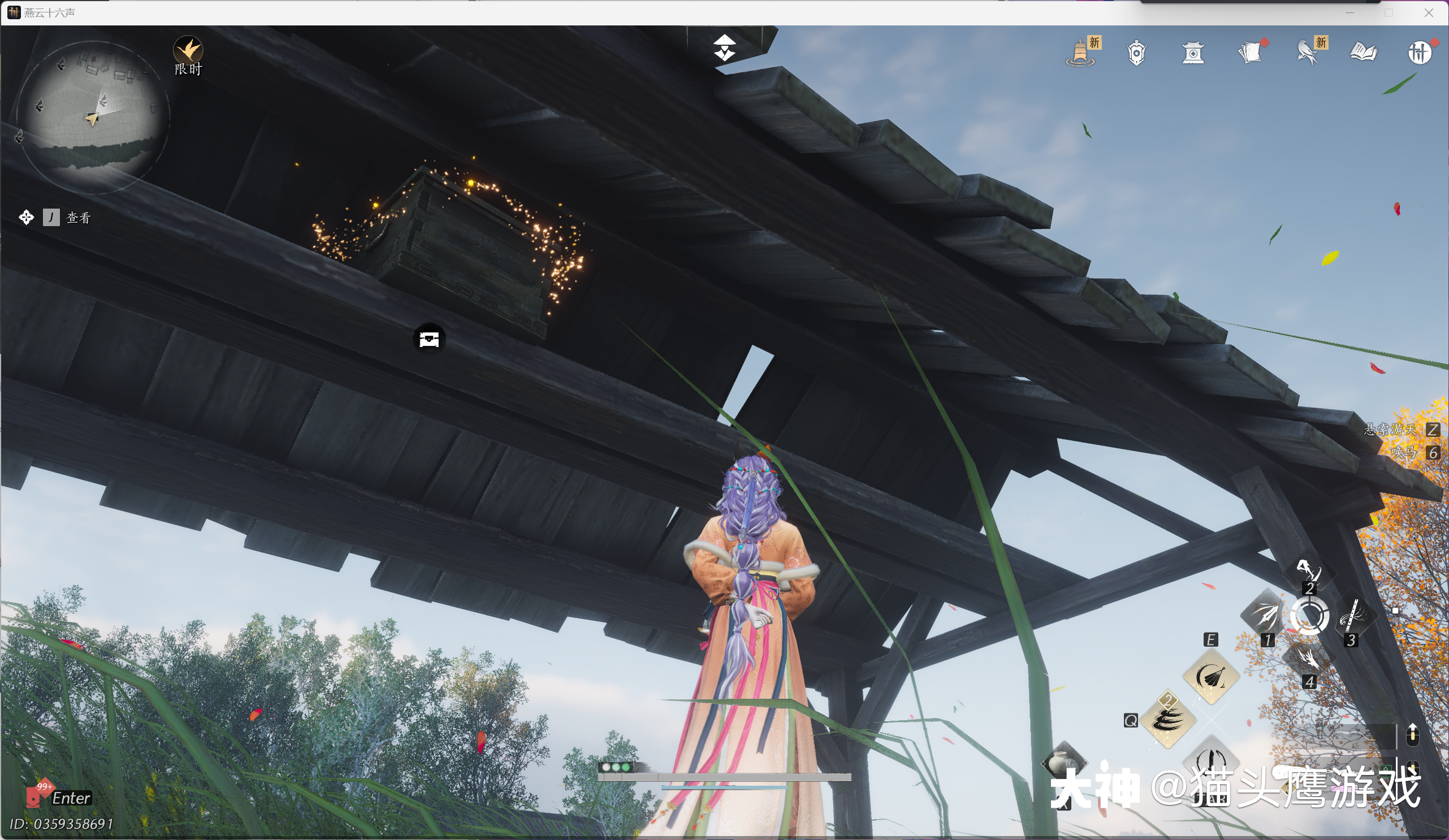This screenshot has width=1449, height=840.
Task: Open the shield emblem menu icon
Action: coord(1136,54)
